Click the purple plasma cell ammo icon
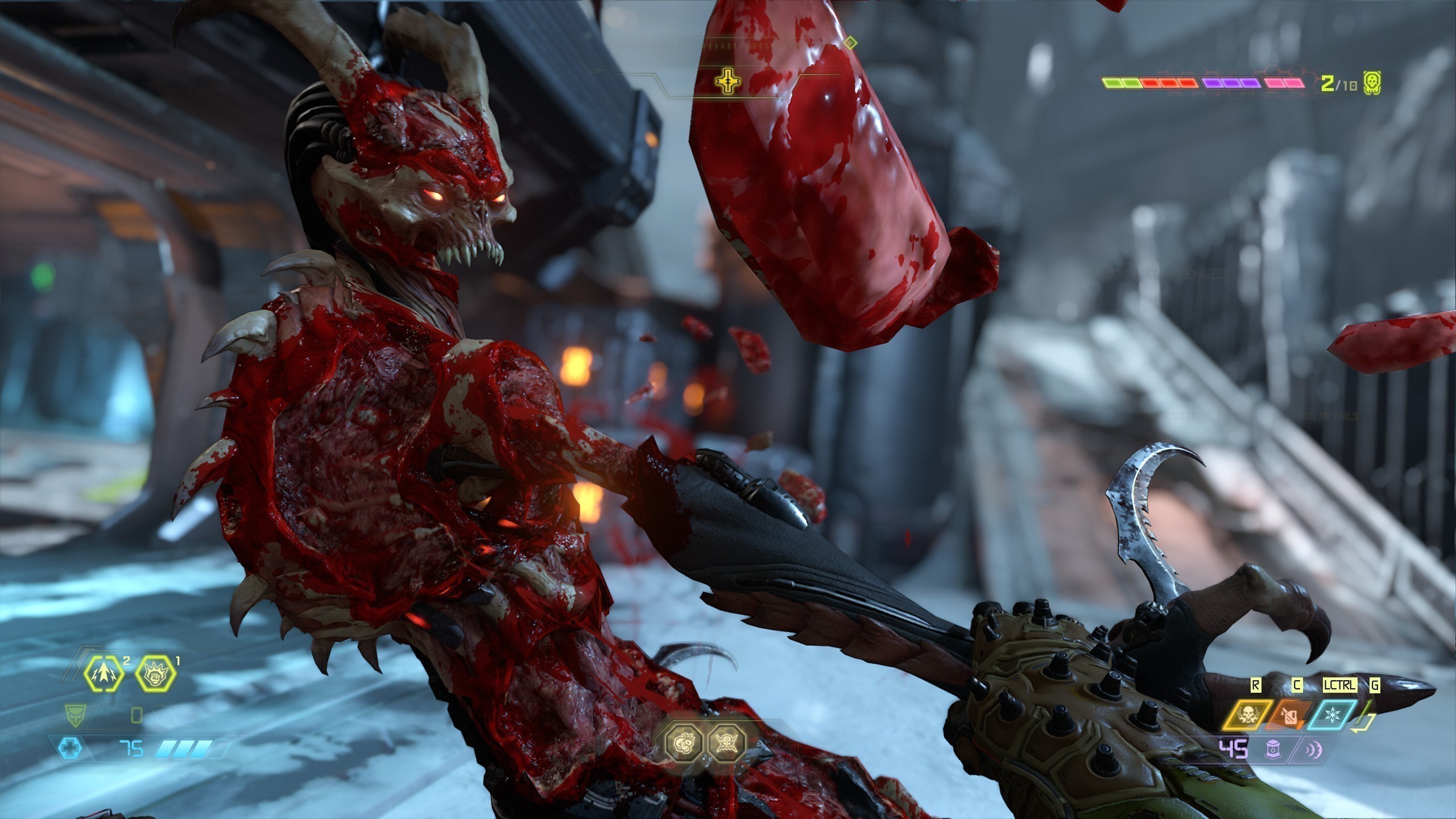 click(1272, 750)
